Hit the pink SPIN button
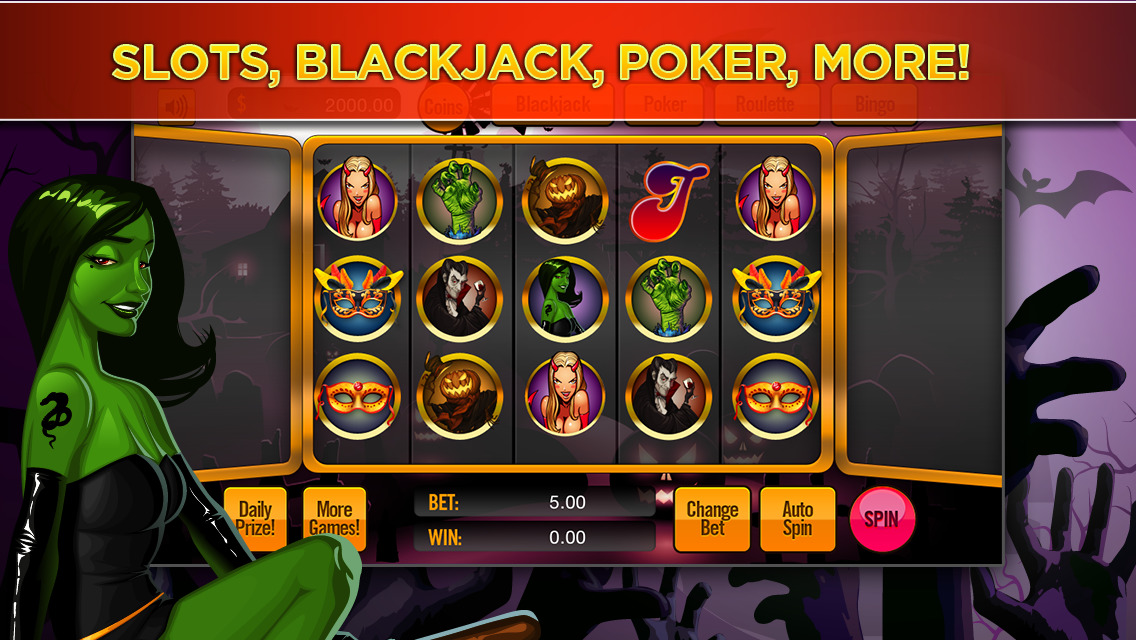This screenshot has width=1136, height=640. pos(881,519)
